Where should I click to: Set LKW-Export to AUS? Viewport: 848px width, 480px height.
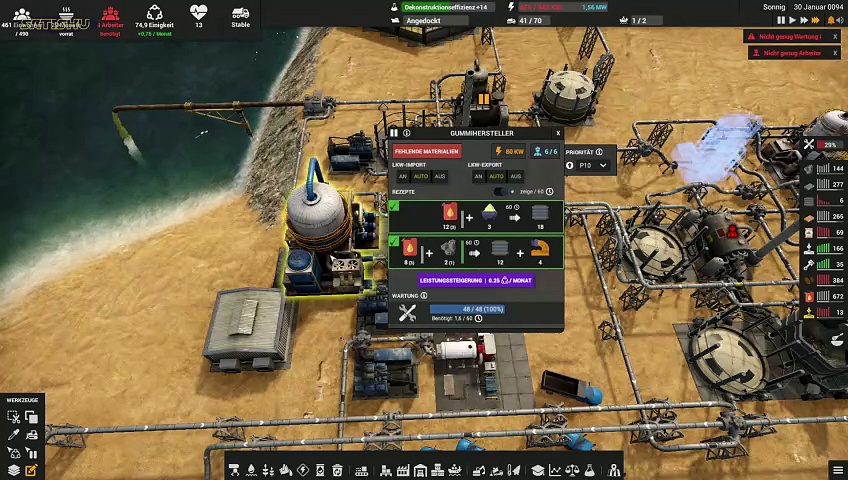(x=515, y=176)
